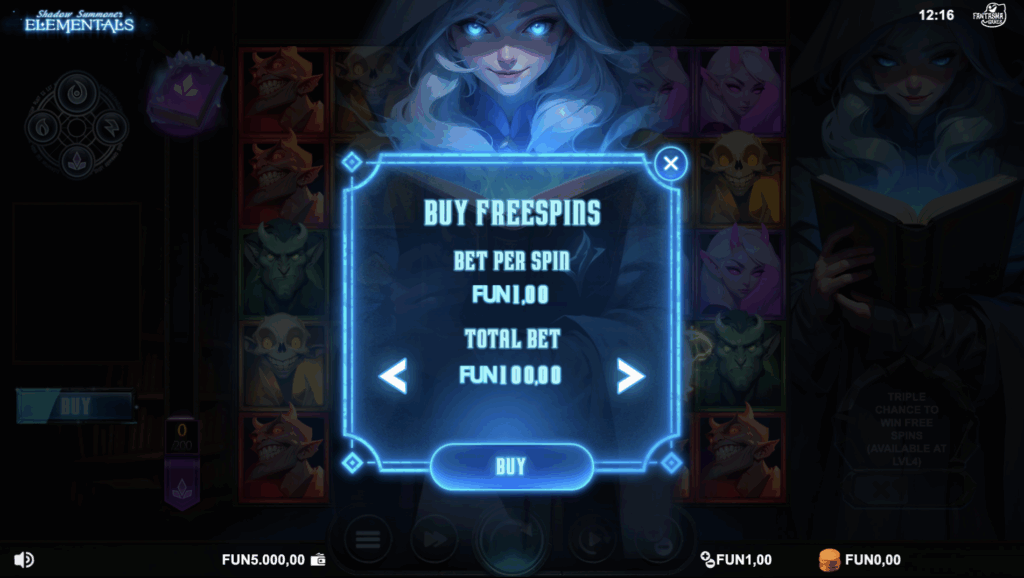Click the Fantasma Games logo
The width and height of the screenshot is (1024, 578).
coord(991,16)
